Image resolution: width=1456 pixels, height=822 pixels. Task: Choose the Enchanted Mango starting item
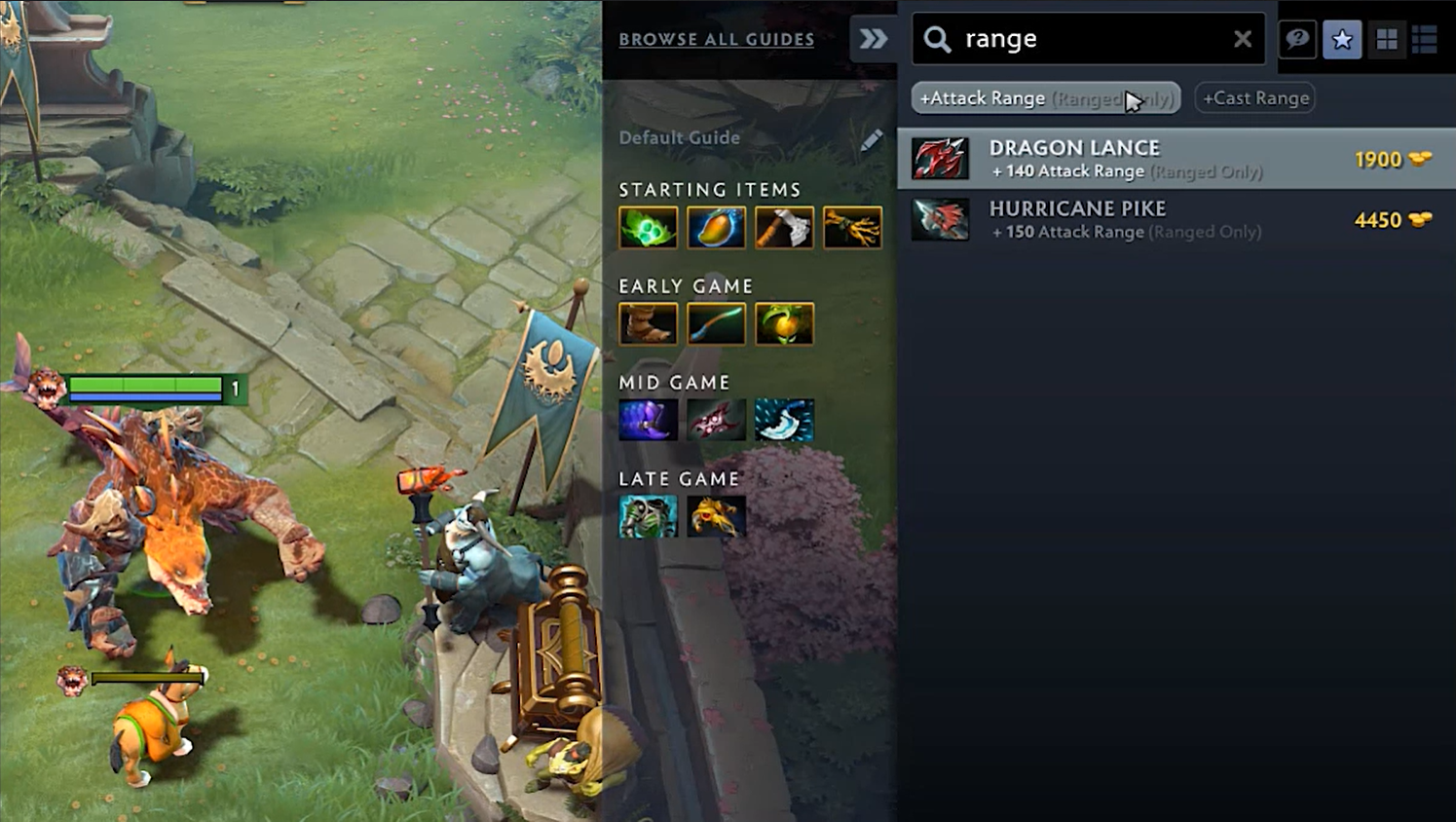click(x=716, y=228)
